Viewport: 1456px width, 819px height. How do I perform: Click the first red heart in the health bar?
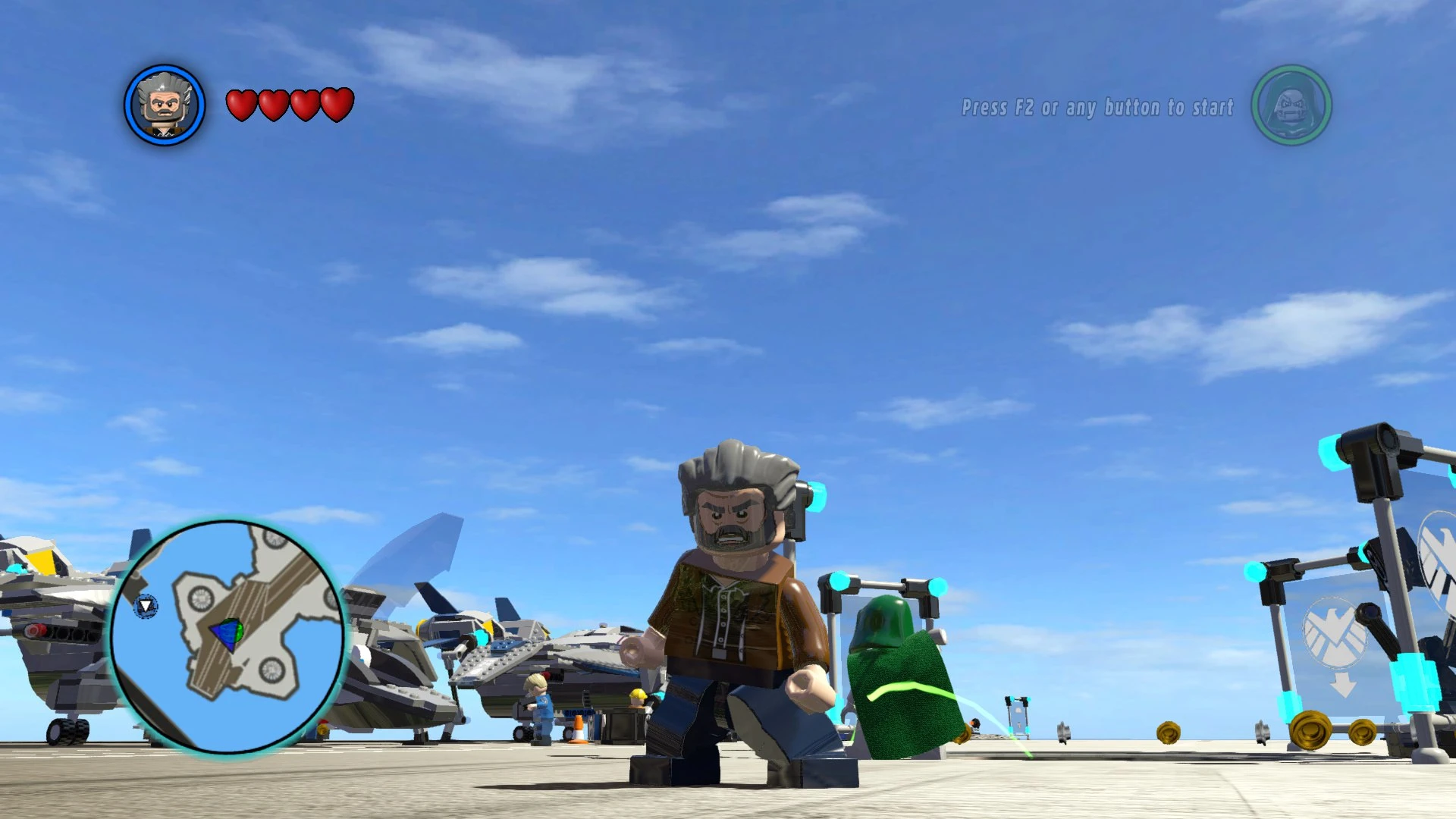click(242, 105)
